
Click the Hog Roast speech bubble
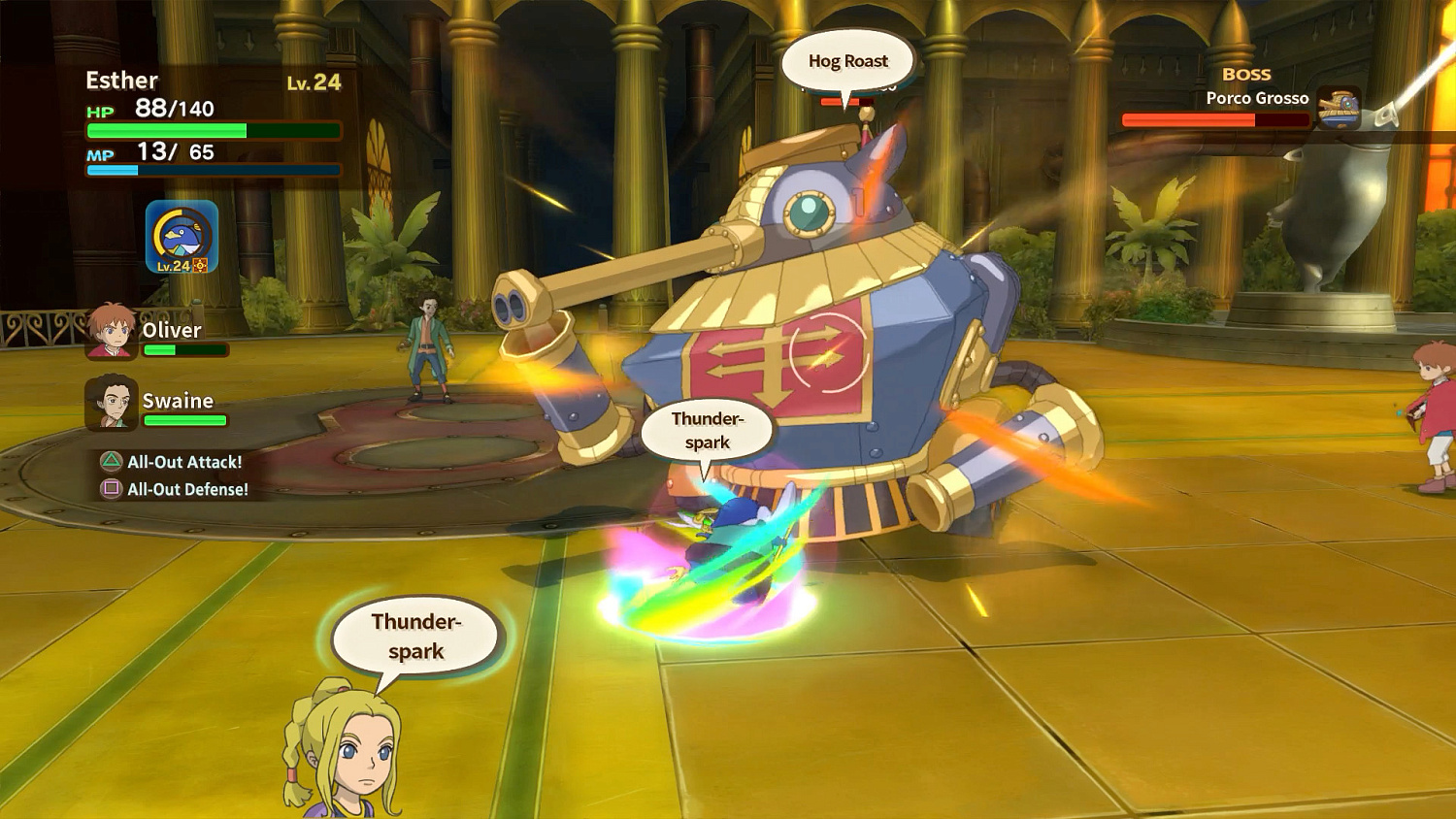coord(846,60)
